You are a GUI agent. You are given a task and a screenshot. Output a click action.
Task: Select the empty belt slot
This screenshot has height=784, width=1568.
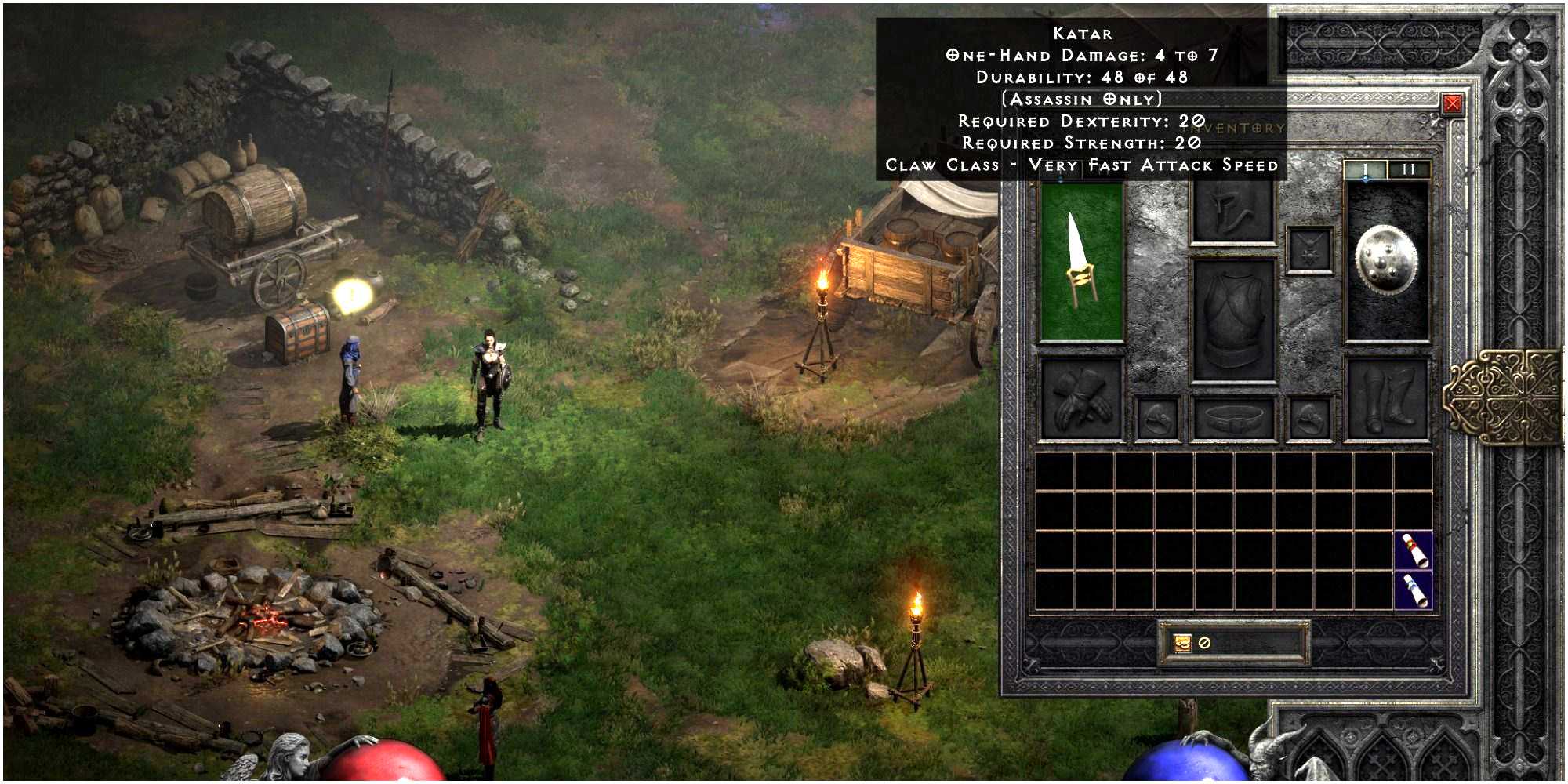tap(1232, 418)
